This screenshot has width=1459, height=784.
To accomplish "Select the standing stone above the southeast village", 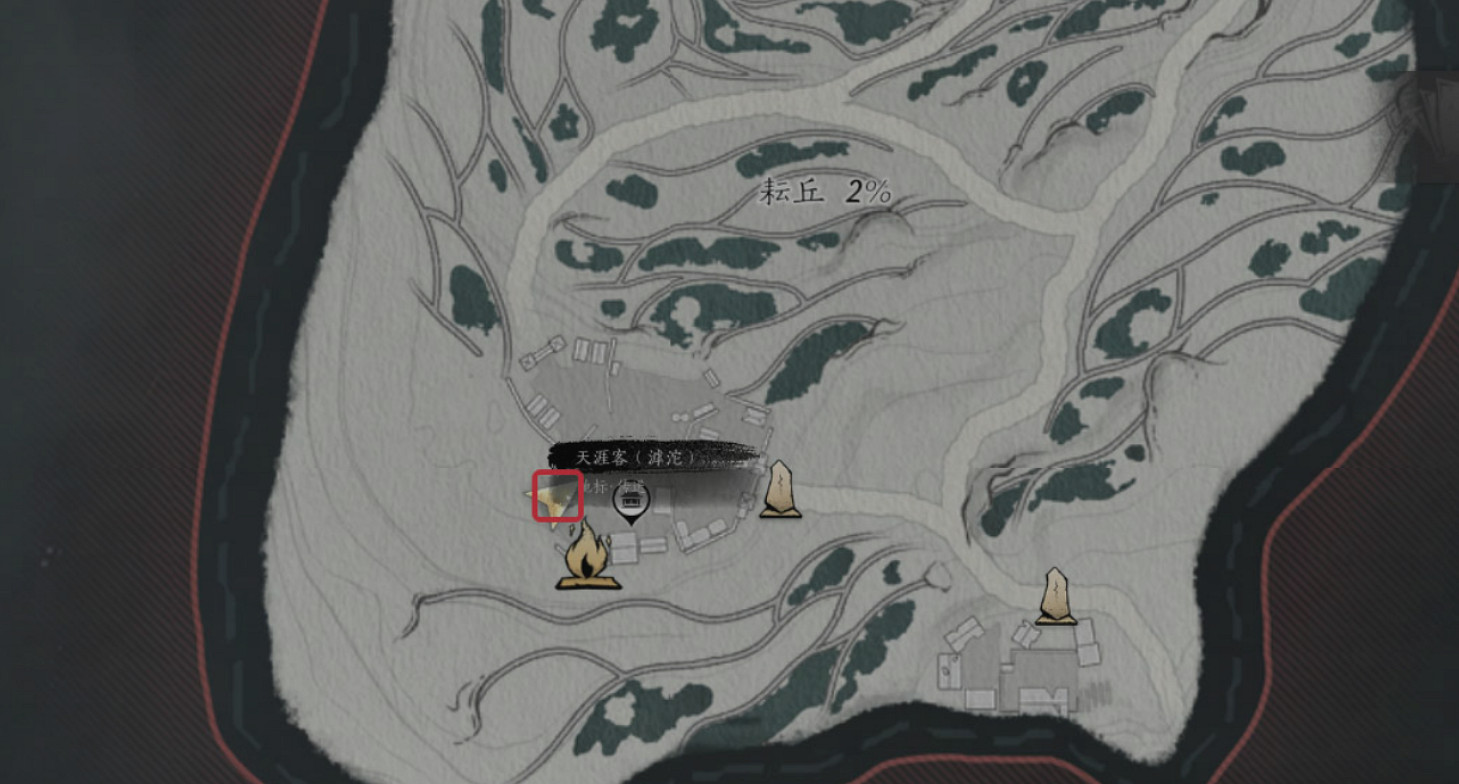I will (x=1056, y=593).
